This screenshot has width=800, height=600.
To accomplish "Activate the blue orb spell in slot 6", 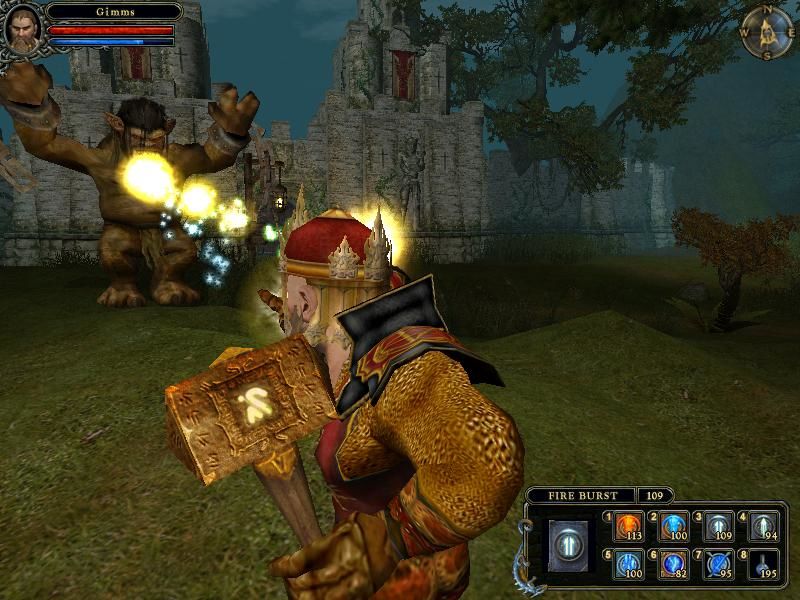I will tap(673, 564).
